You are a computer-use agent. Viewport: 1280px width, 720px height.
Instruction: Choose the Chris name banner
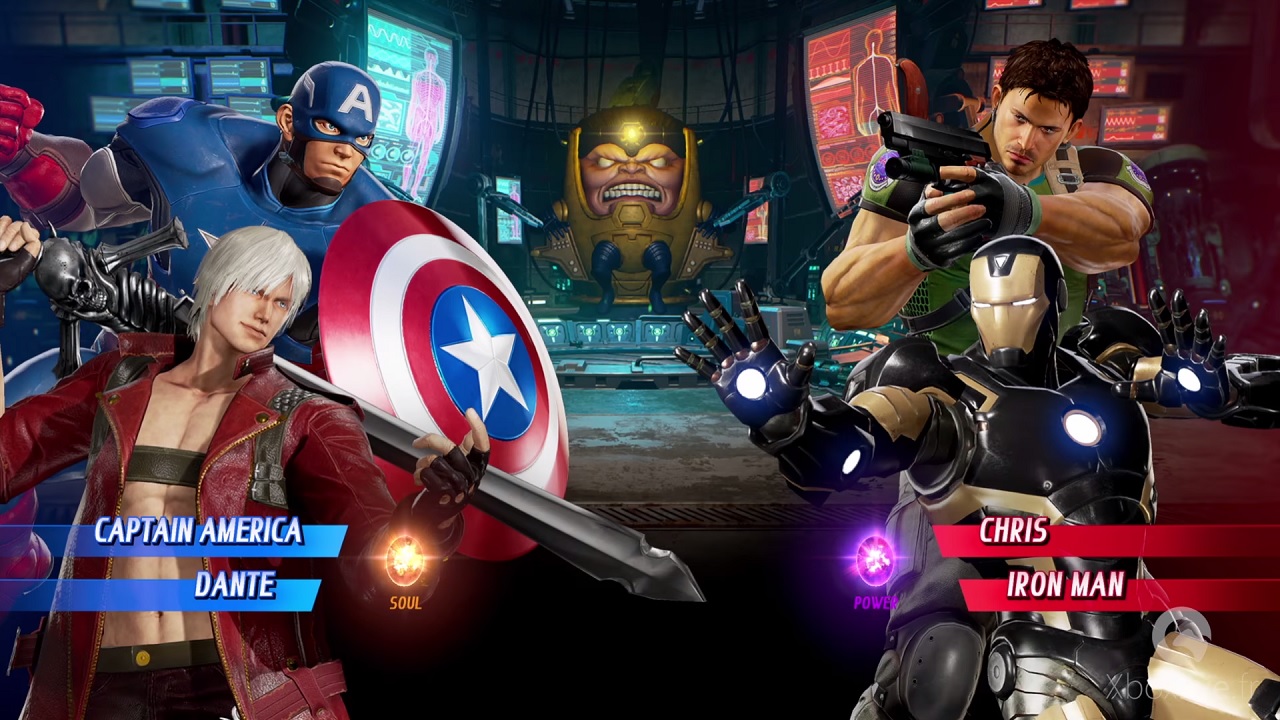click(x=1014, y=532)
